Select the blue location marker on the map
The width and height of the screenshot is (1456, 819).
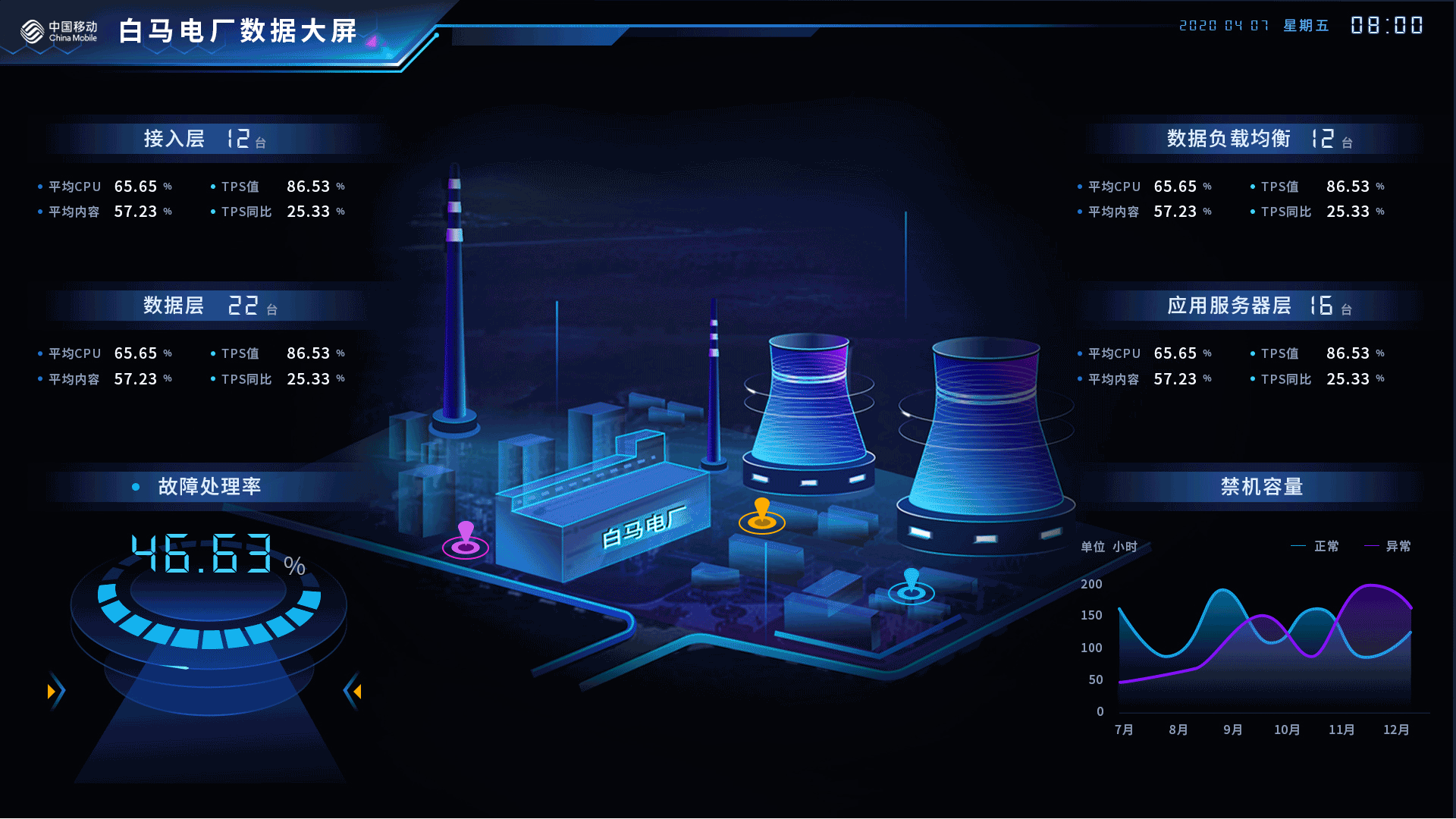tap(912, 585)
